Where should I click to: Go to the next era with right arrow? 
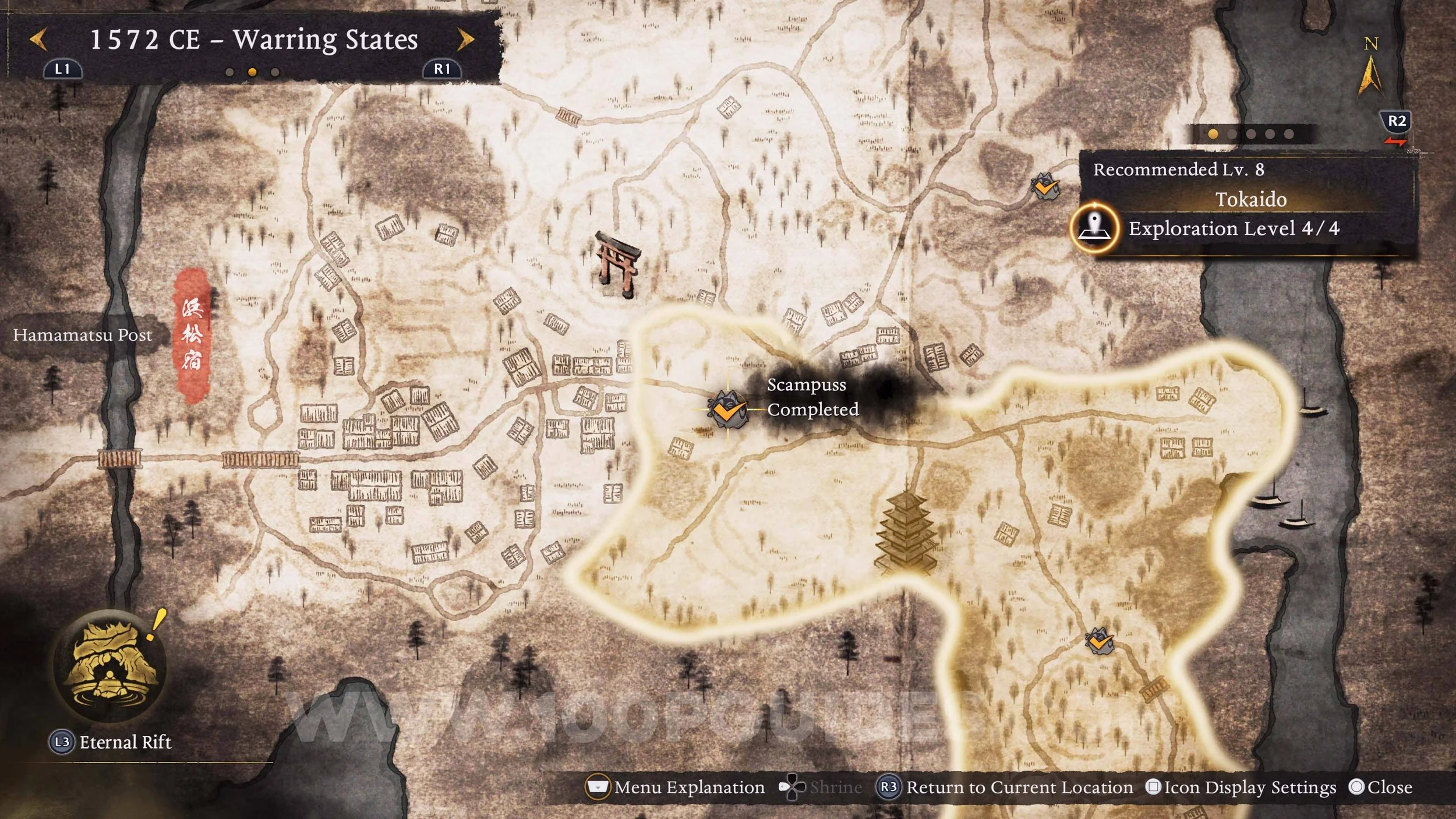pos(465,40)
